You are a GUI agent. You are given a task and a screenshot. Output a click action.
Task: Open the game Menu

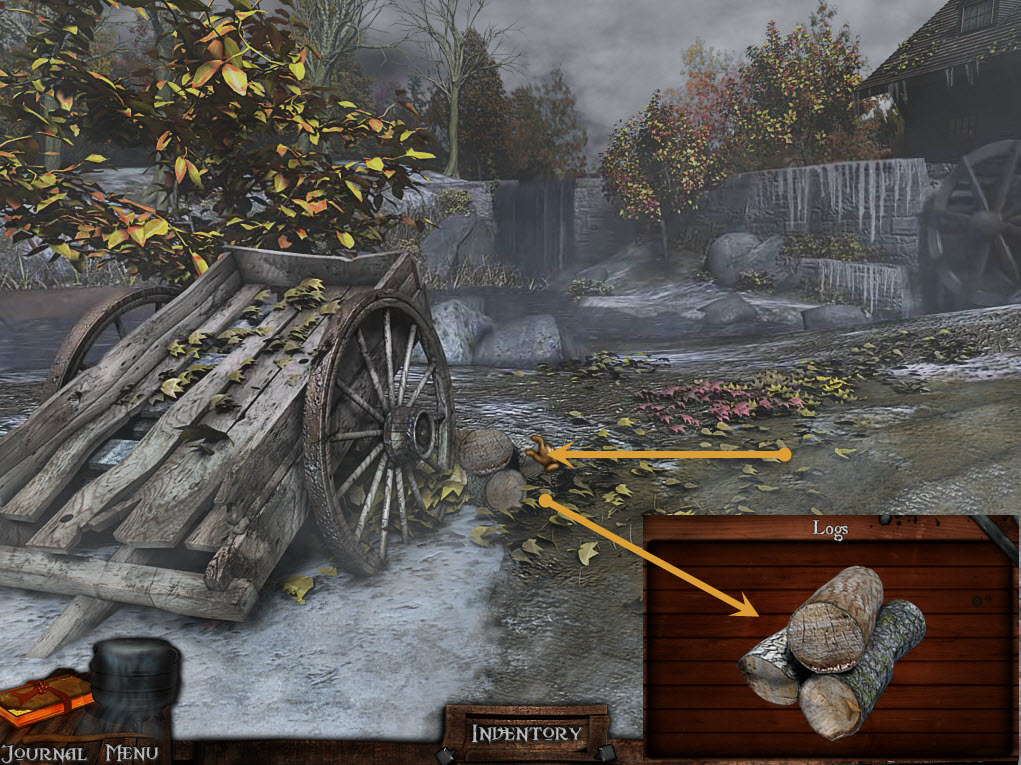pos(131,752)
